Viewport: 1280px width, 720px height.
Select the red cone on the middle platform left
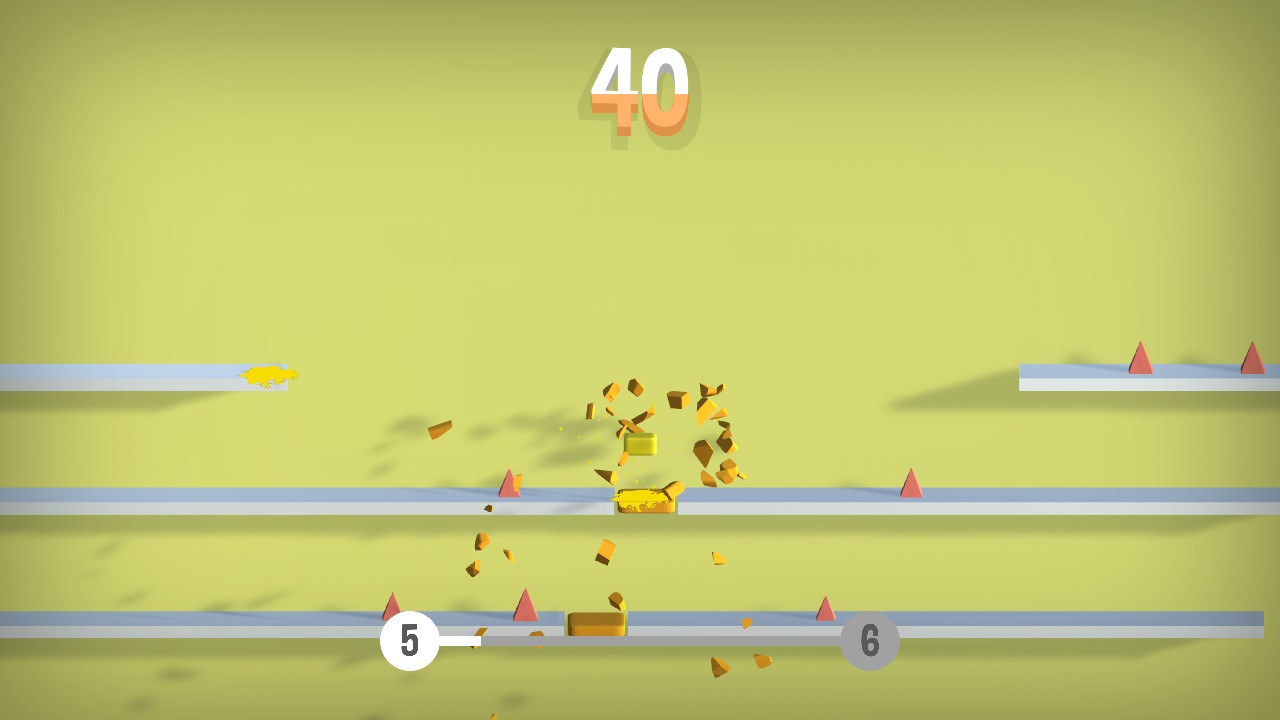(509, 484)
